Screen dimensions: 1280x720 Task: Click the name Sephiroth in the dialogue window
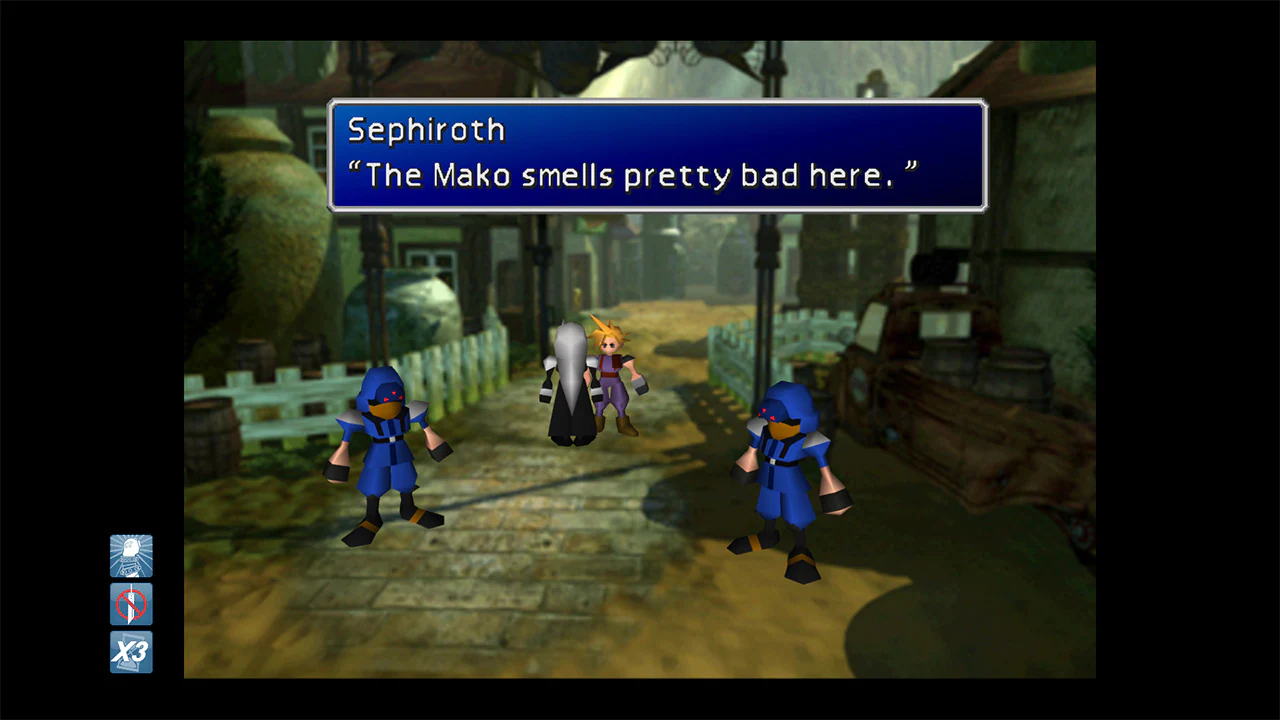coord(425,130)
